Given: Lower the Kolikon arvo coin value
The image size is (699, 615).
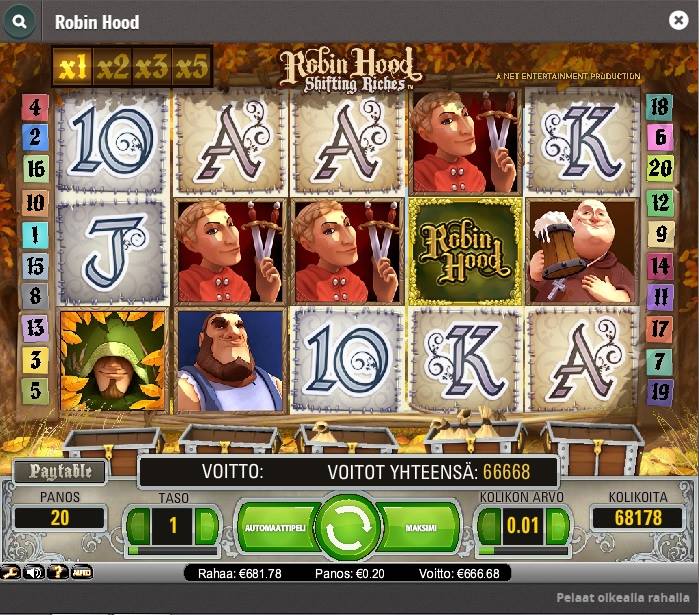Looking at the screenshot, I should pyautogui.click(x=490, y=525).
